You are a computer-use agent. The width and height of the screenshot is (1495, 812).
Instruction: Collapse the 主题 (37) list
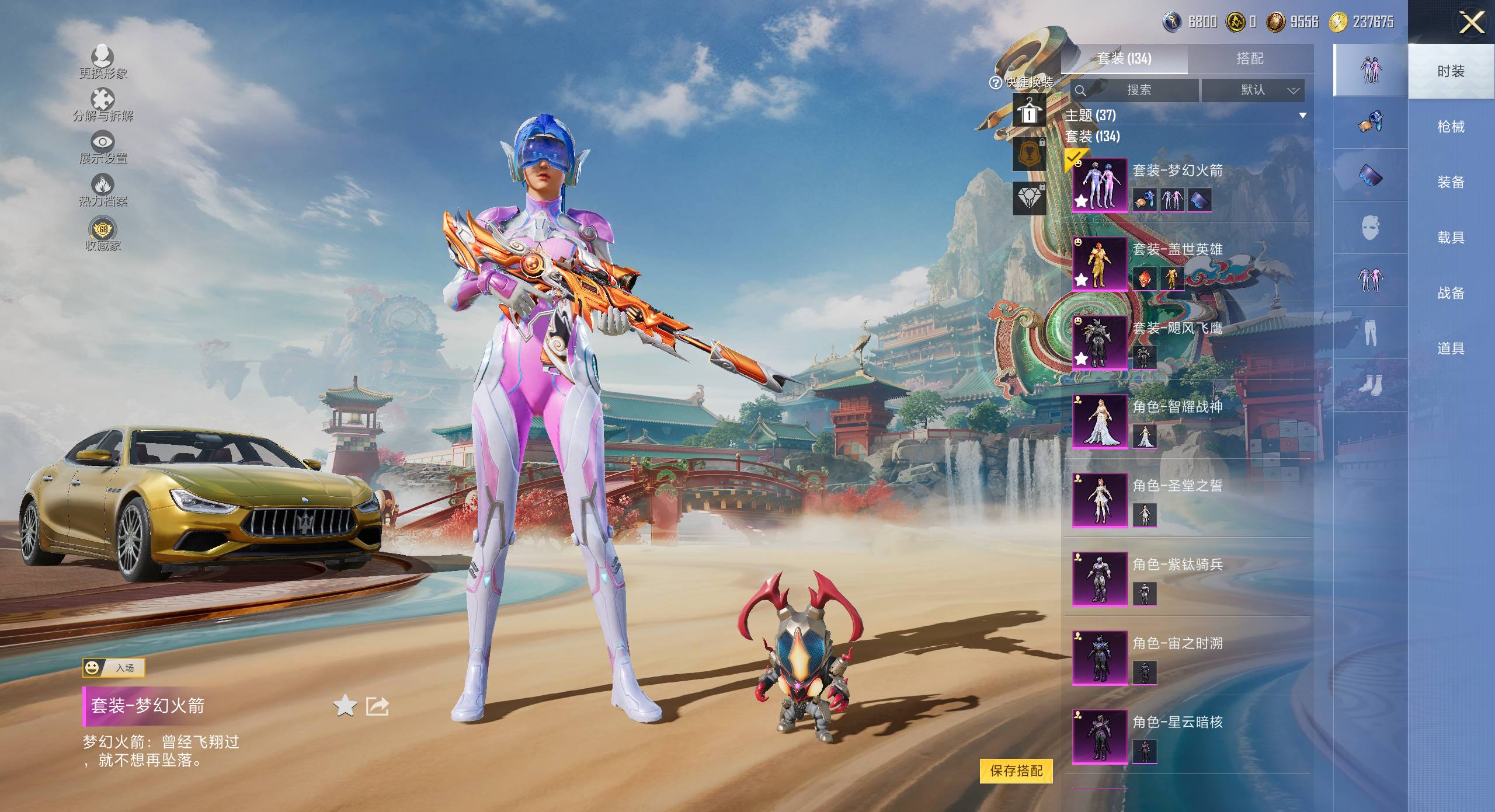(1302, 116)
